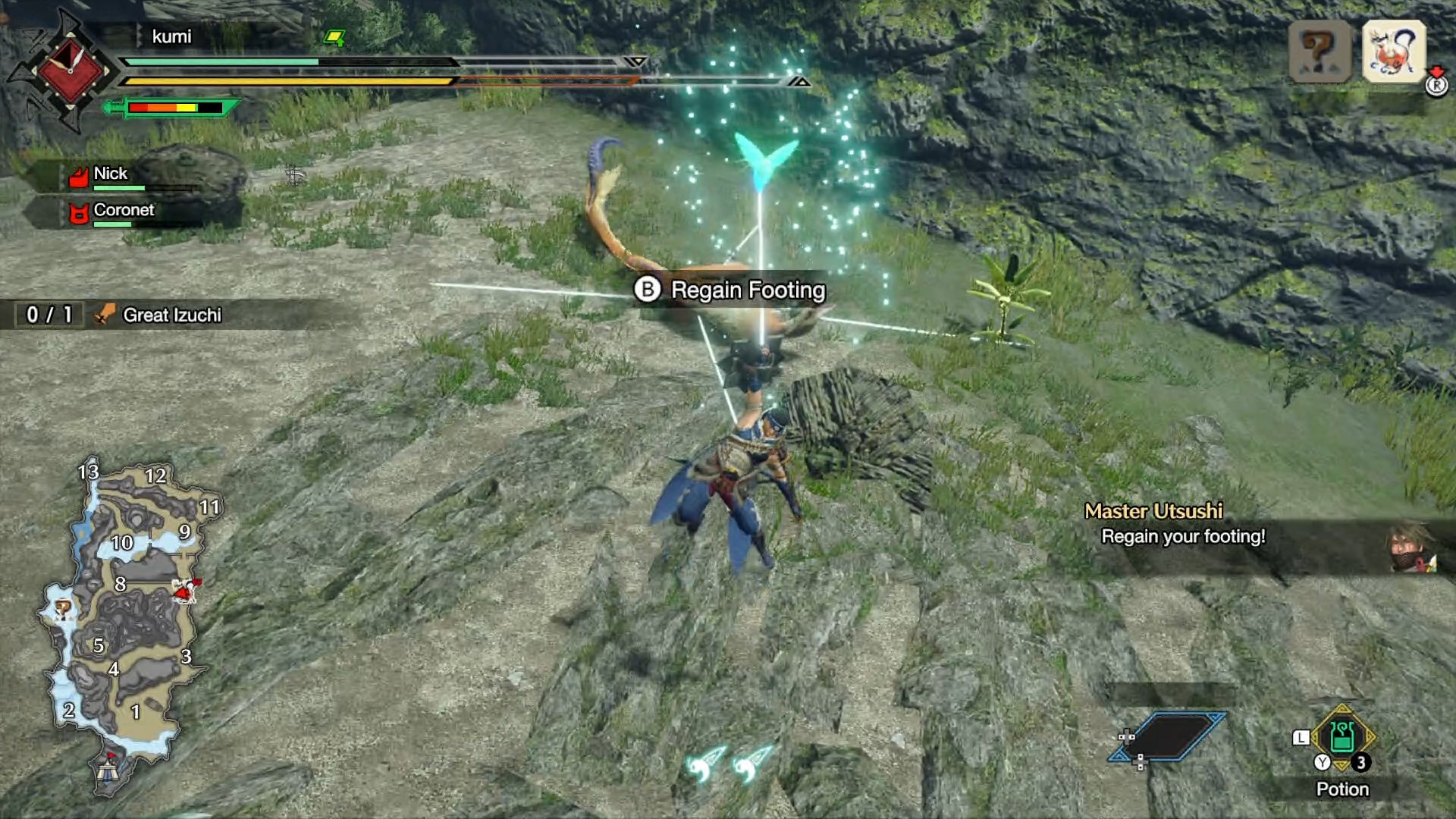This screenshot has height=819, width=1456.
Task: Select the Potion item slot
Action: (1342, 738)
